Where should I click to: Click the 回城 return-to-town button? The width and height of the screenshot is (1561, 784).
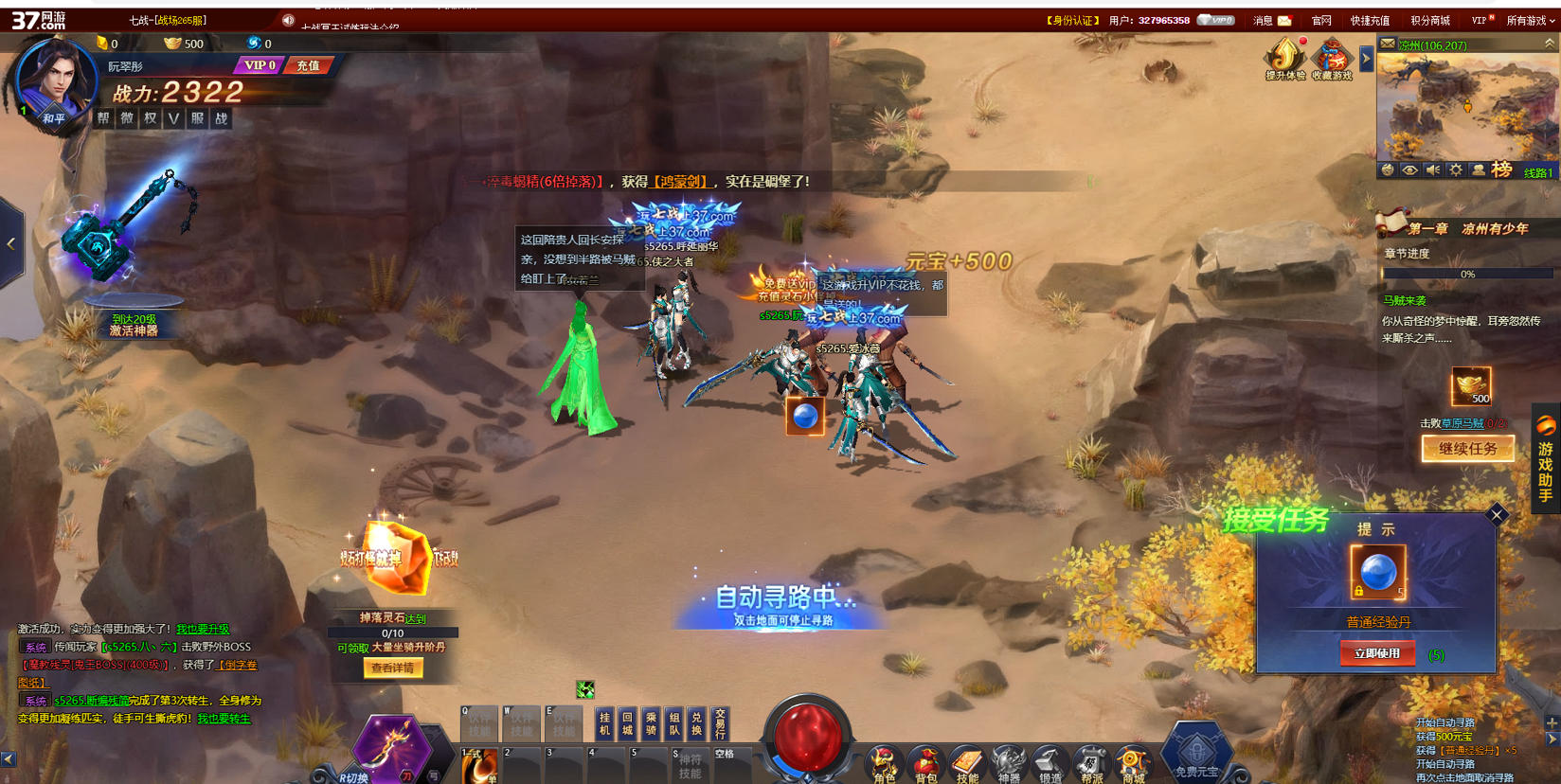coord(627,724)
